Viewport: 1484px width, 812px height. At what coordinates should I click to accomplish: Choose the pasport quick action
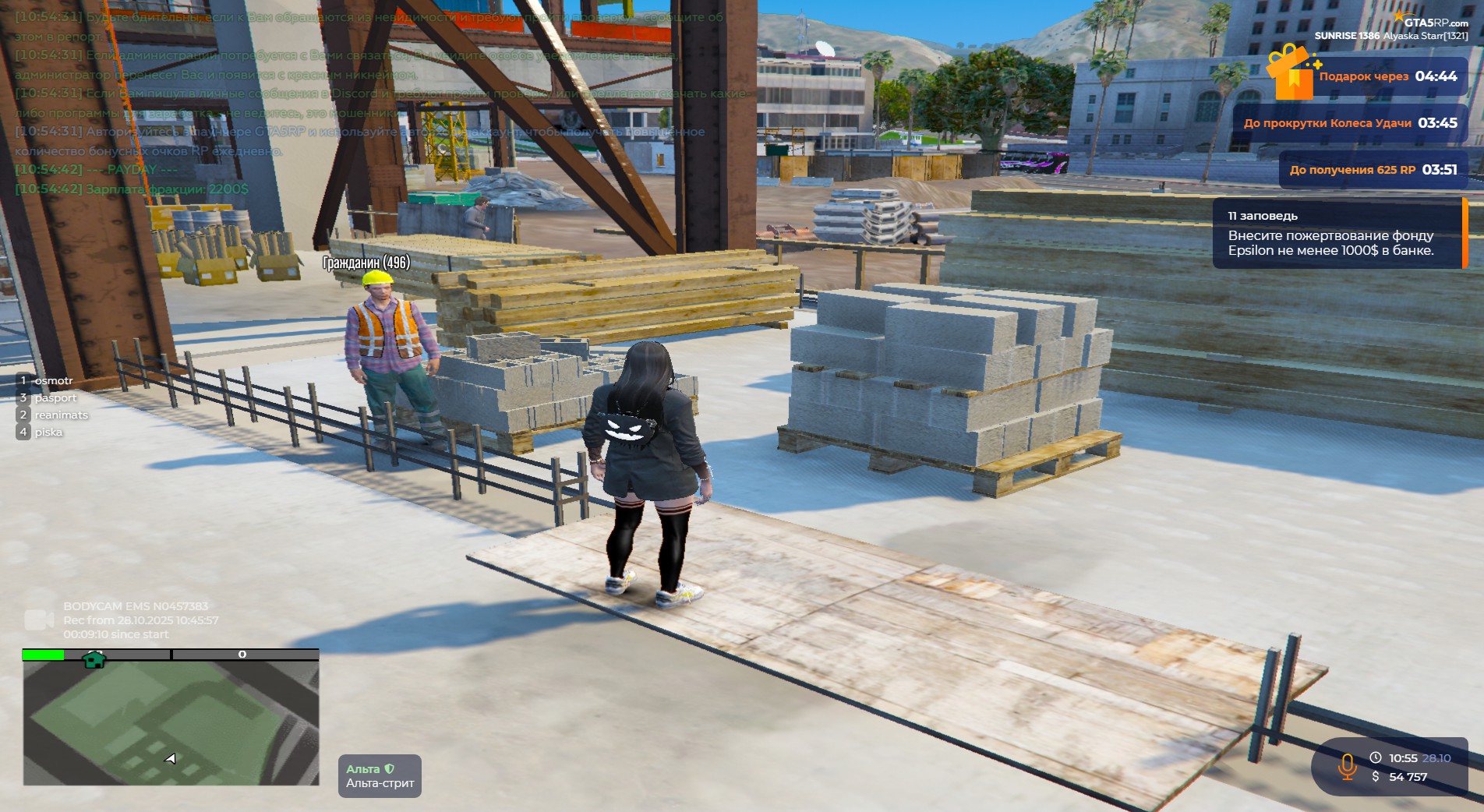pos(55,398)
